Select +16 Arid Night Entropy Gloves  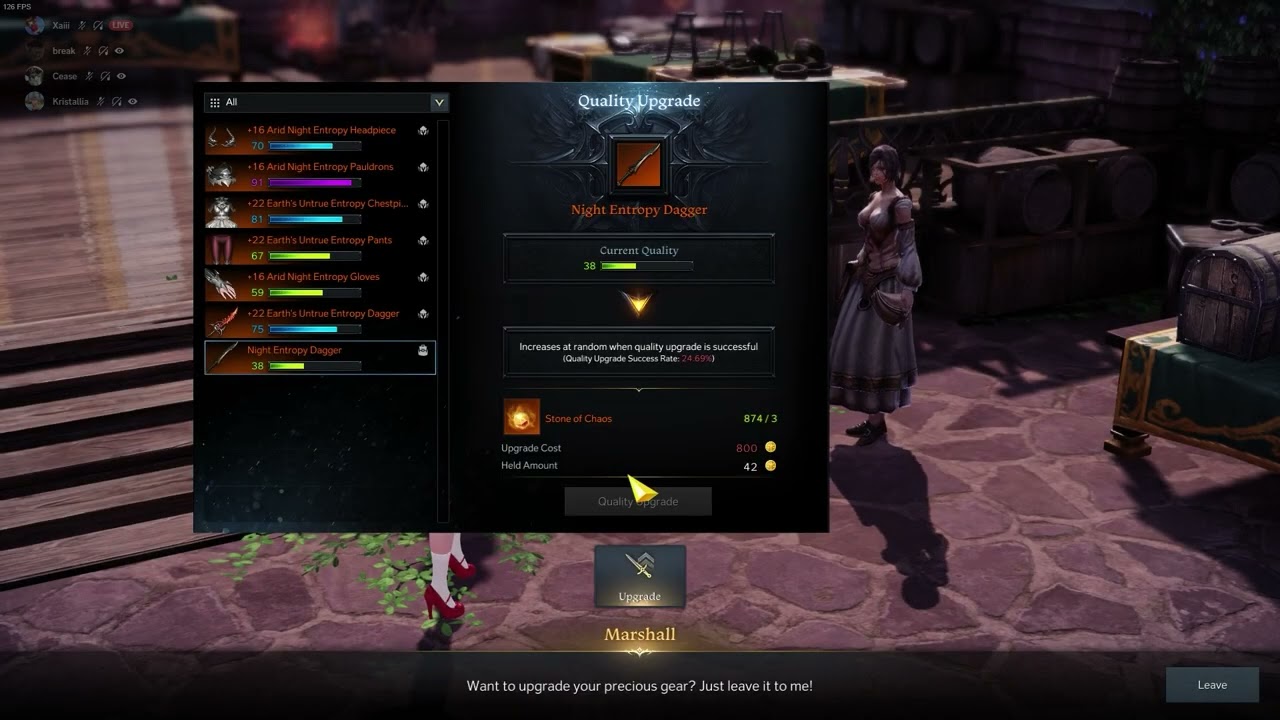[320, 284]
